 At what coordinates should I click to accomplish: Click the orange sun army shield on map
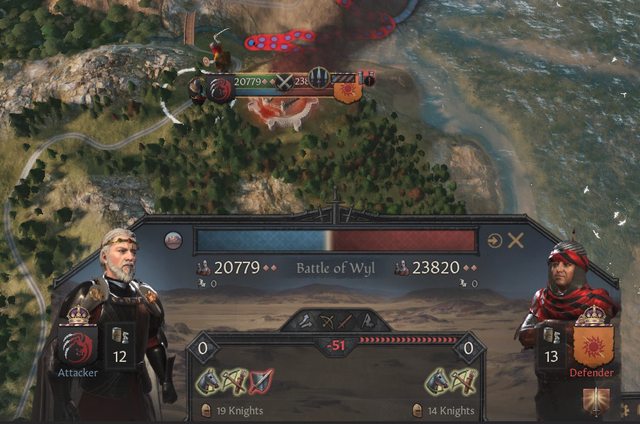pyautogui.click(x=347, y=92)
